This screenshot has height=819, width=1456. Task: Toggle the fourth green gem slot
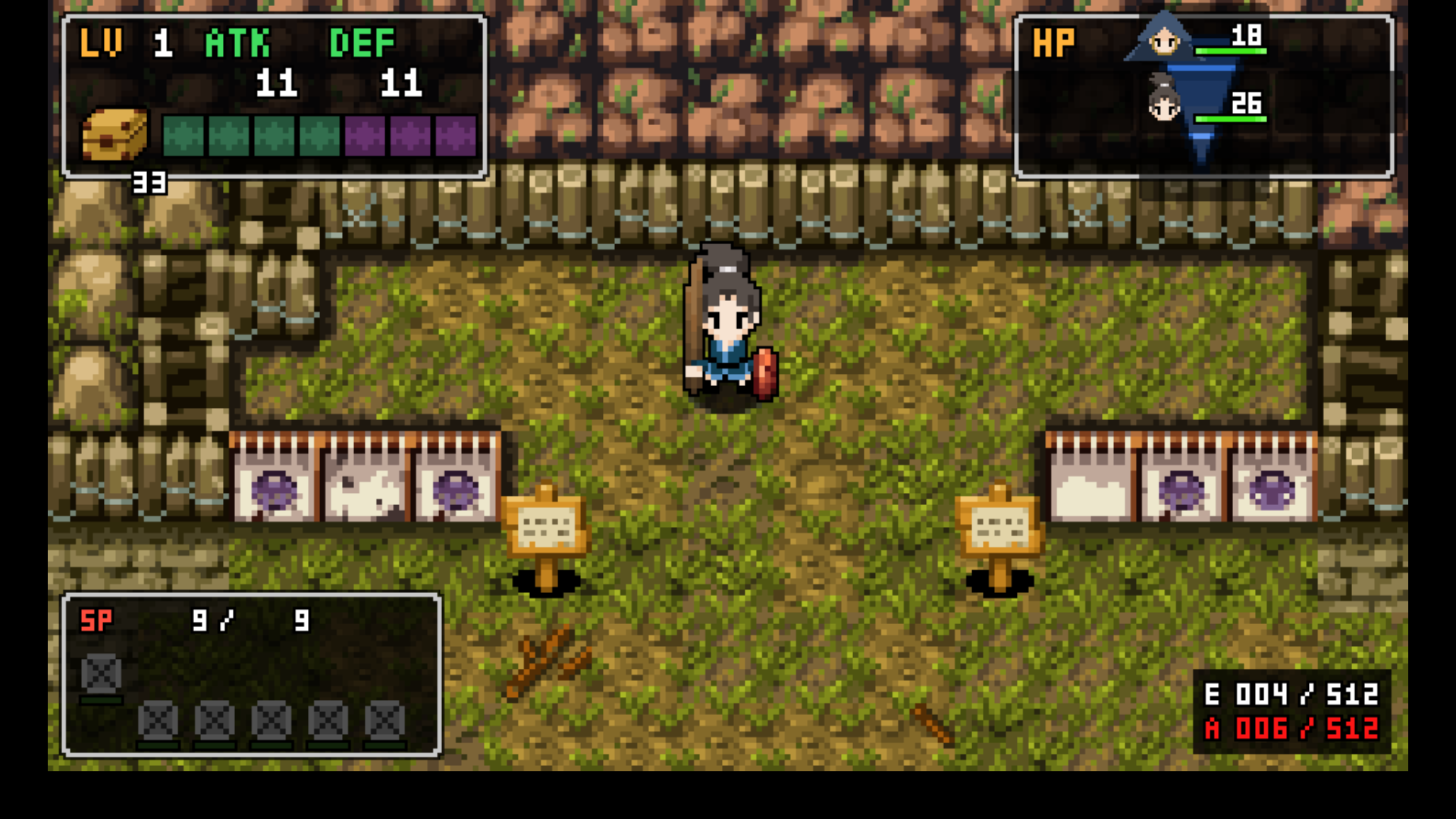pyautogui.click(x=318, y=136)
